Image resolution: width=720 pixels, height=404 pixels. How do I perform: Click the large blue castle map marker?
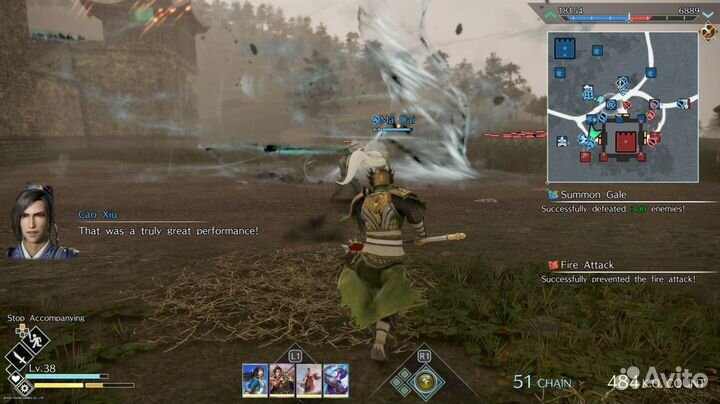click(x=566, y=48)
